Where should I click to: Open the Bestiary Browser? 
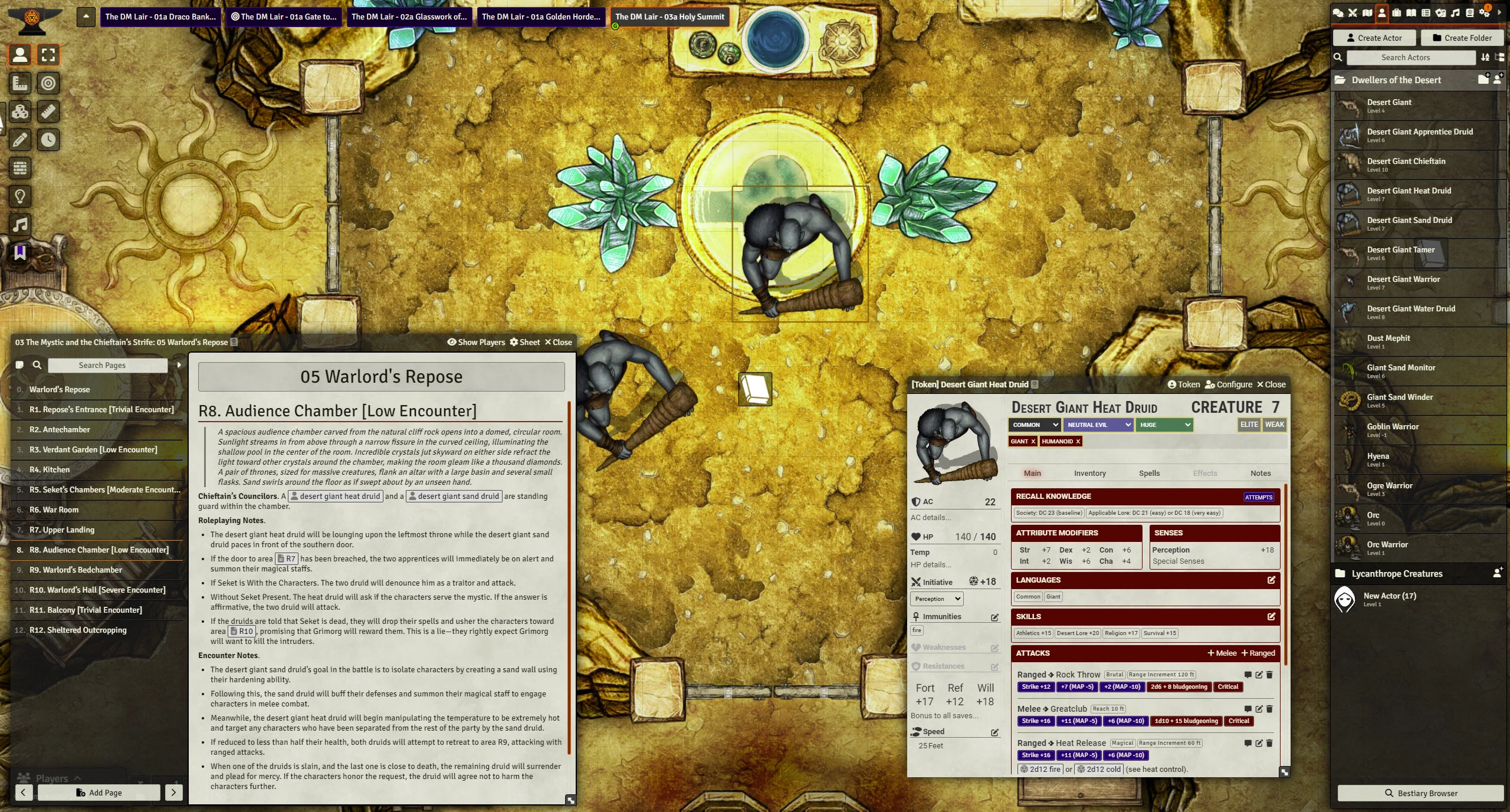point(1420,793)
